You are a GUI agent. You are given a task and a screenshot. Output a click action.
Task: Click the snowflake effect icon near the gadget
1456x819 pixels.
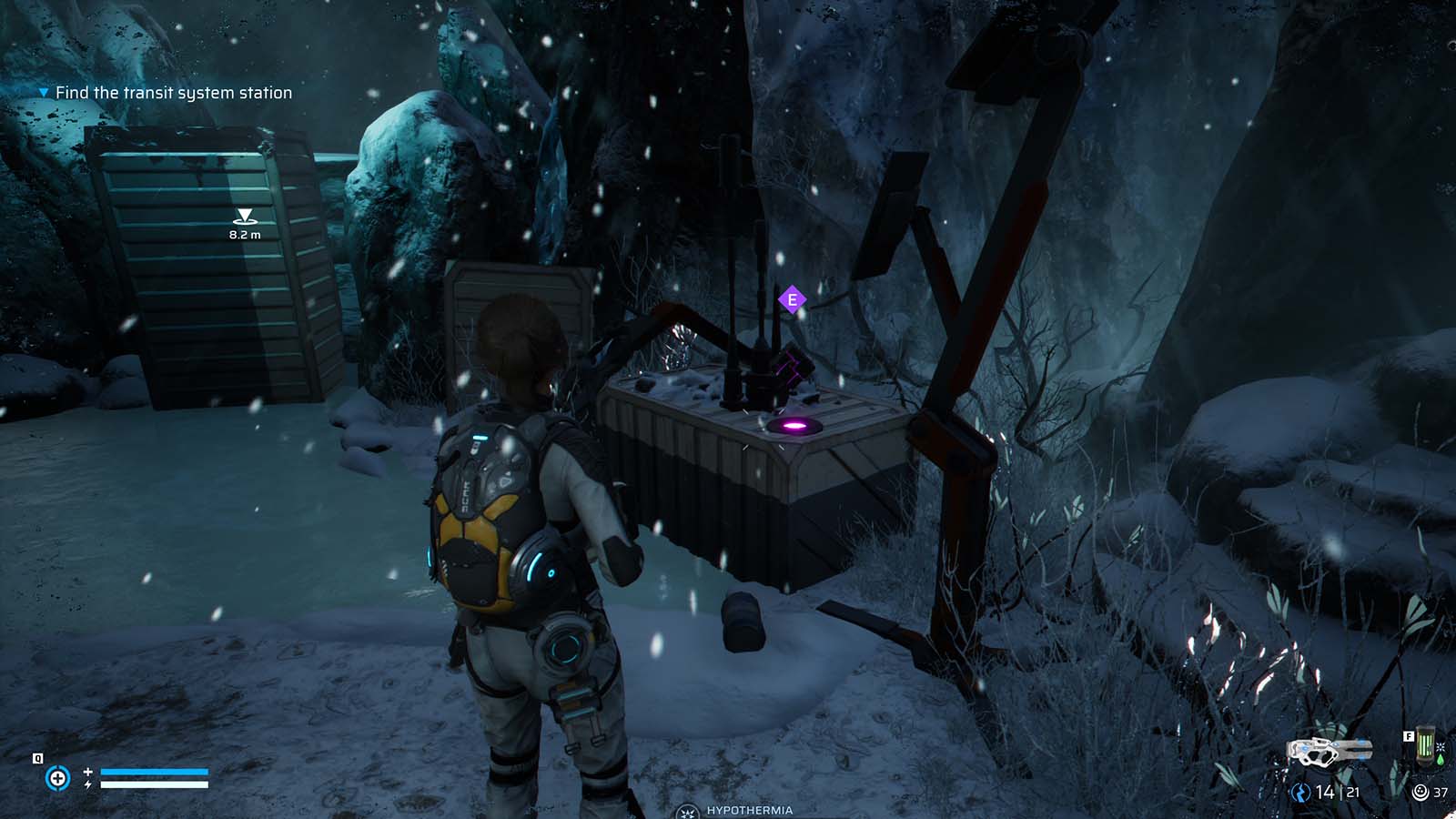(1440, 747)
